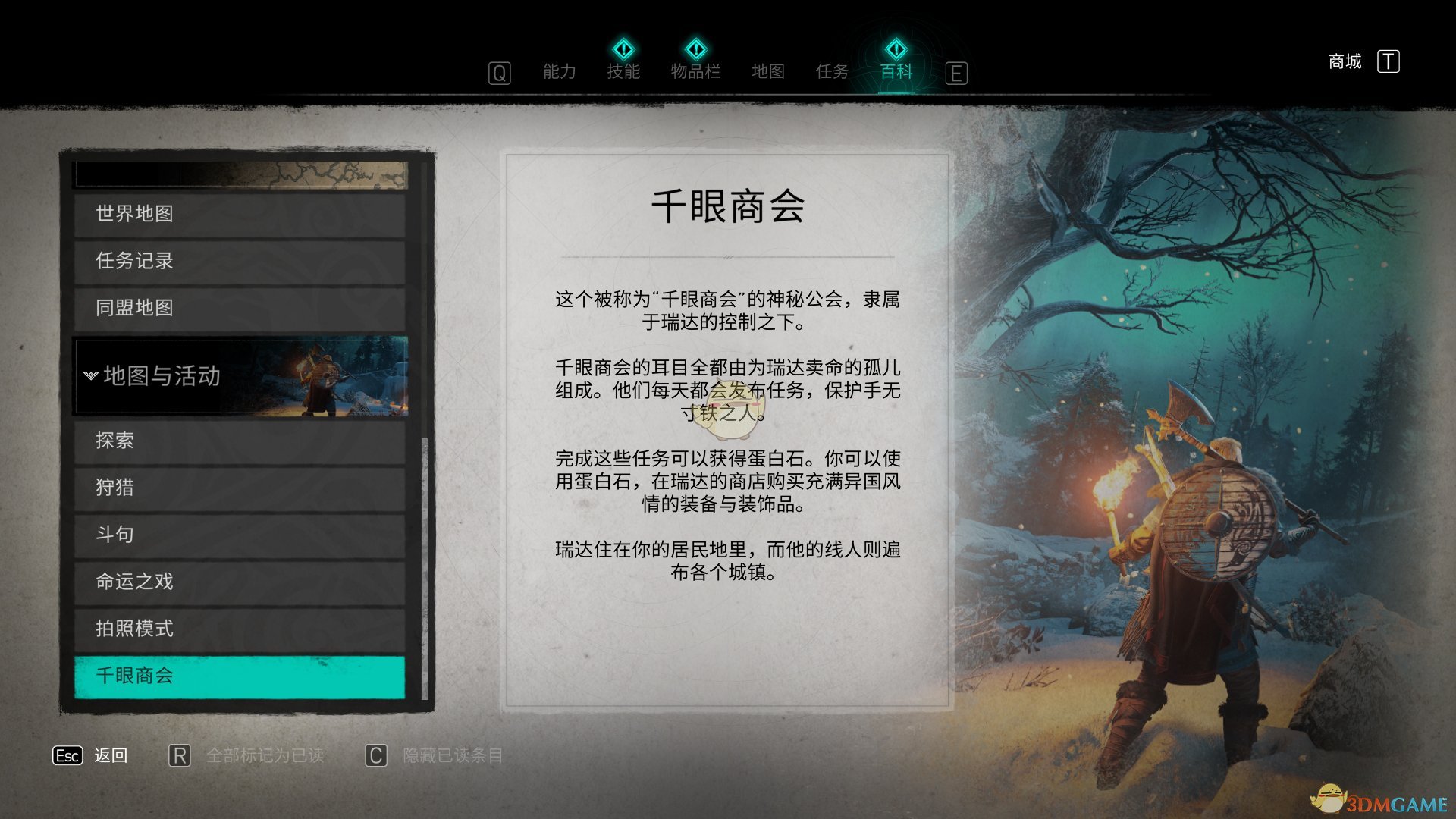Open the 商城 store

[x=1344, y=61]
